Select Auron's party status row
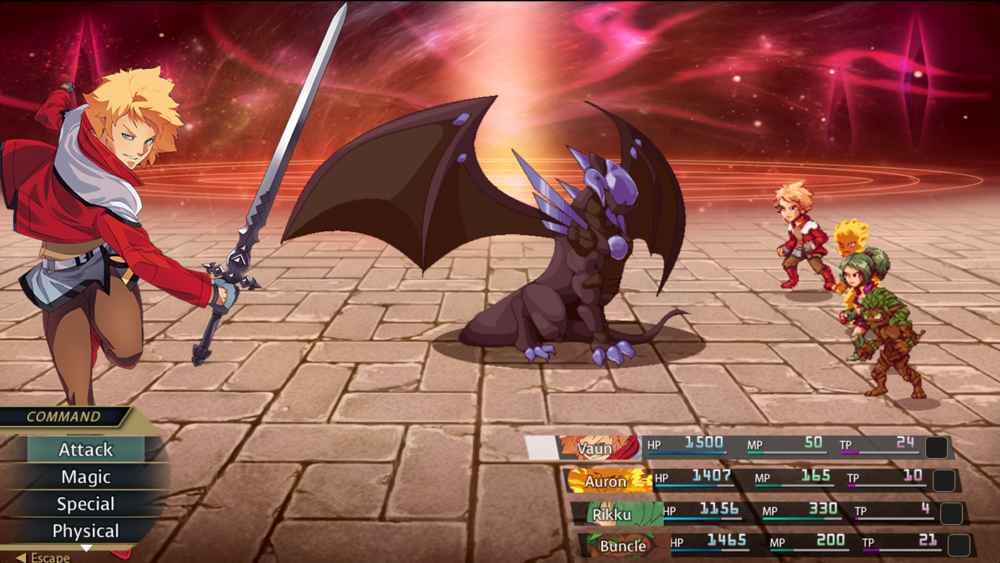The image size is (1000, 563). click(x=760, y=481)
